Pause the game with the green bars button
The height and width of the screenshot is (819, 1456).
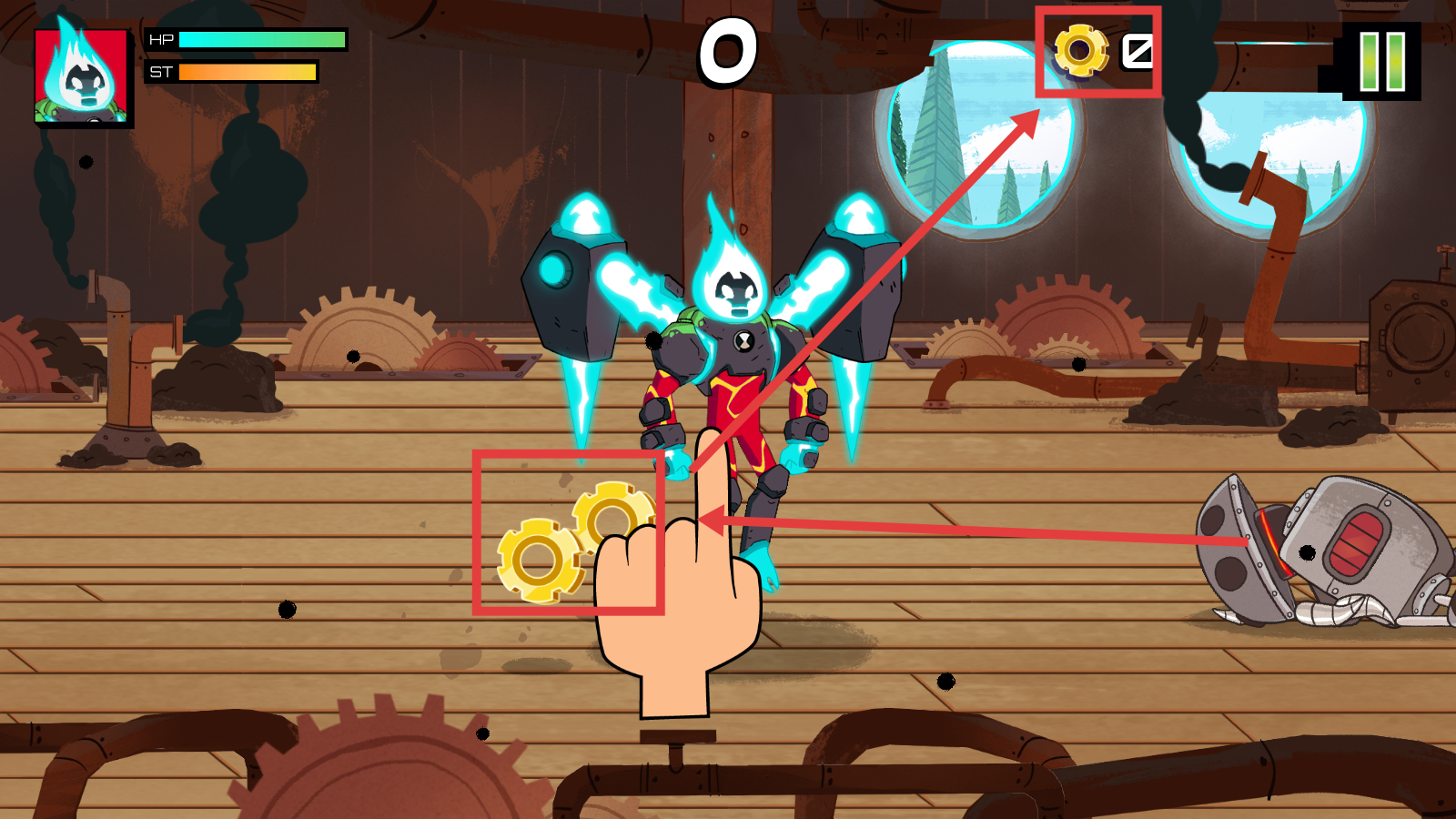[1381, 61]
